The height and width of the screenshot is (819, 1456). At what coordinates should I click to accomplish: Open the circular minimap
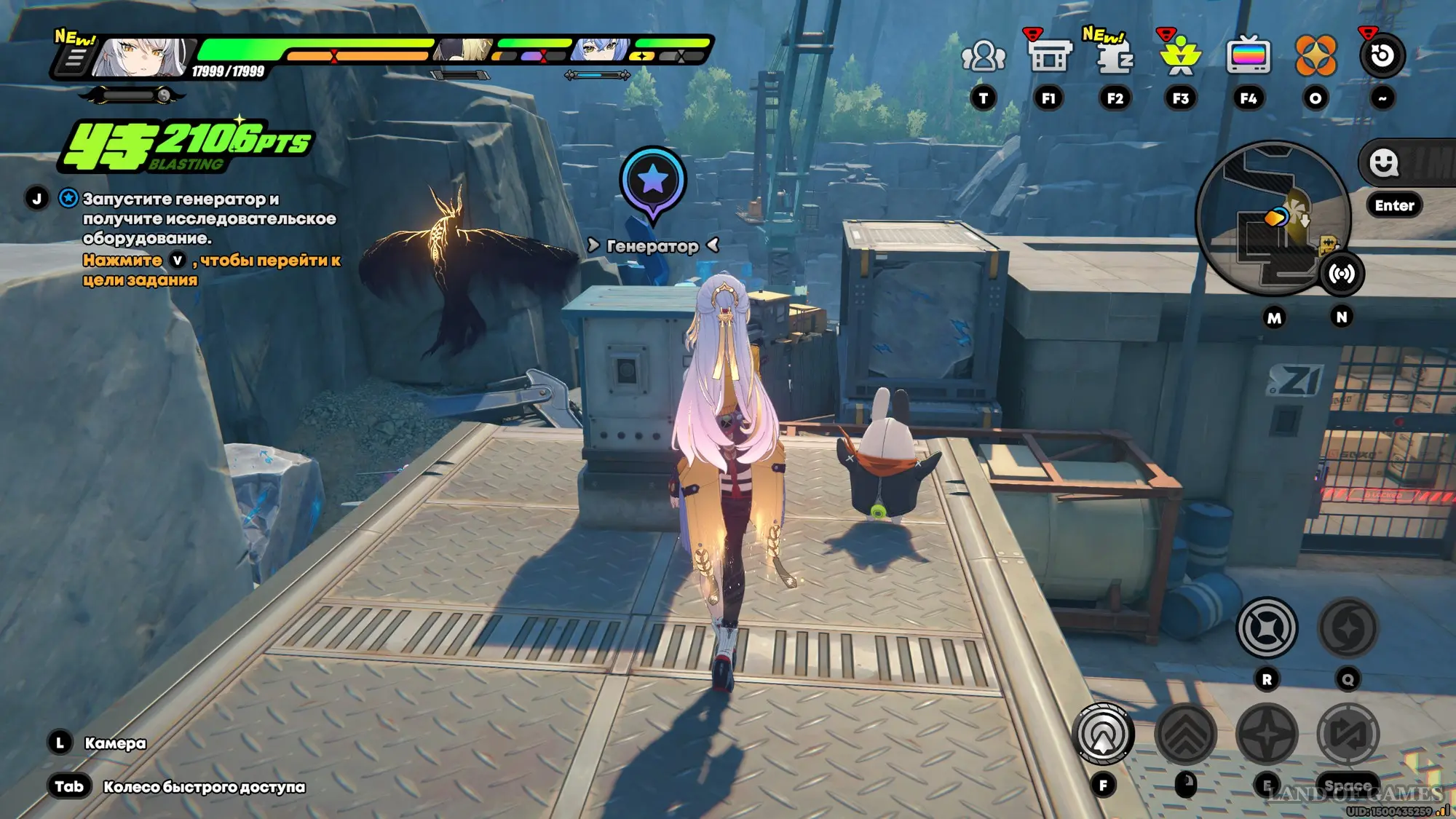[1273, 217]
